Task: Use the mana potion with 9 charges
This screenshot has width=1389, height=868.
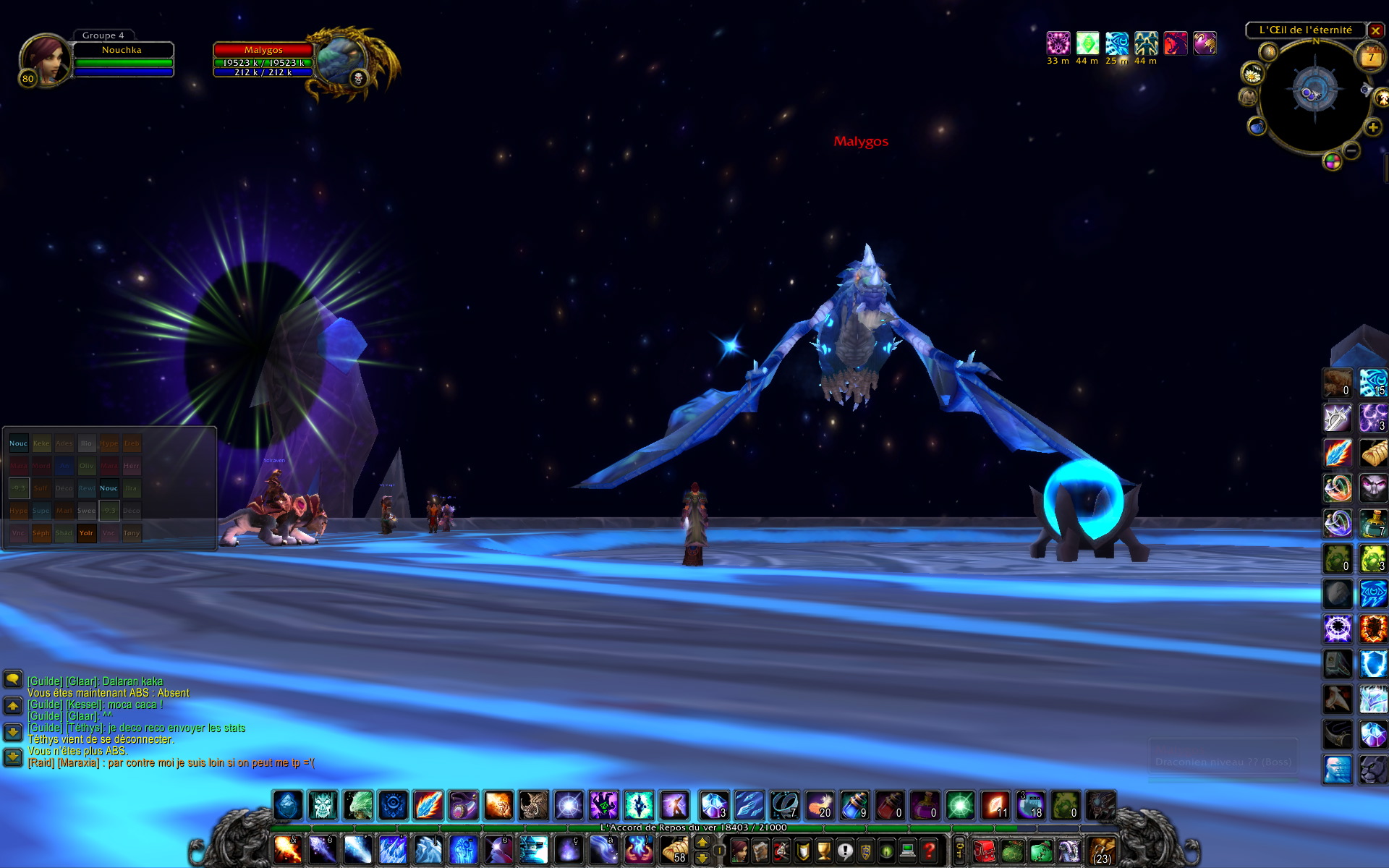Action: tap(854, 805)
